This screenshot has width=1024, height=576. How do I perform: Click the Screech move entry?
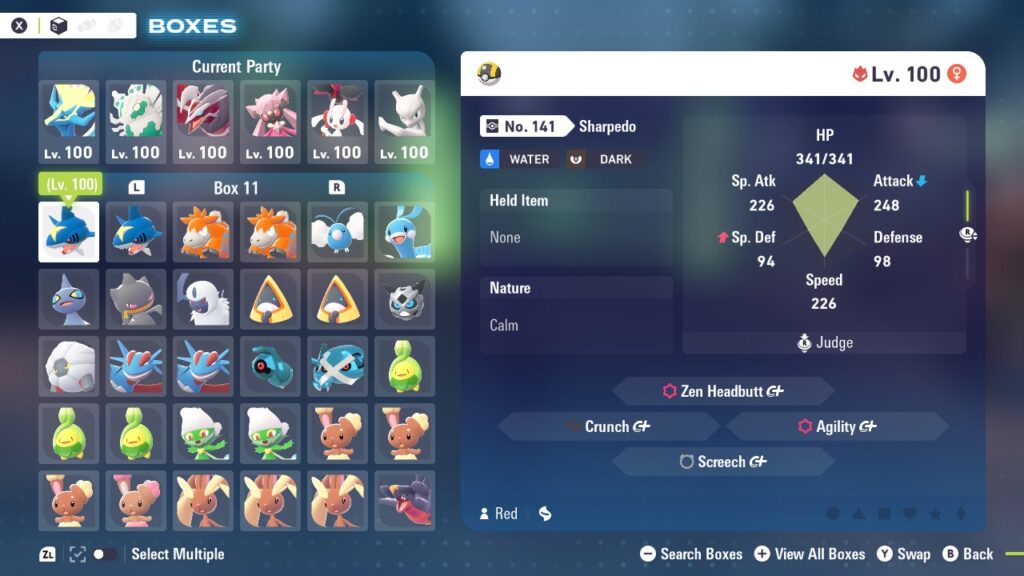(722, 462)
